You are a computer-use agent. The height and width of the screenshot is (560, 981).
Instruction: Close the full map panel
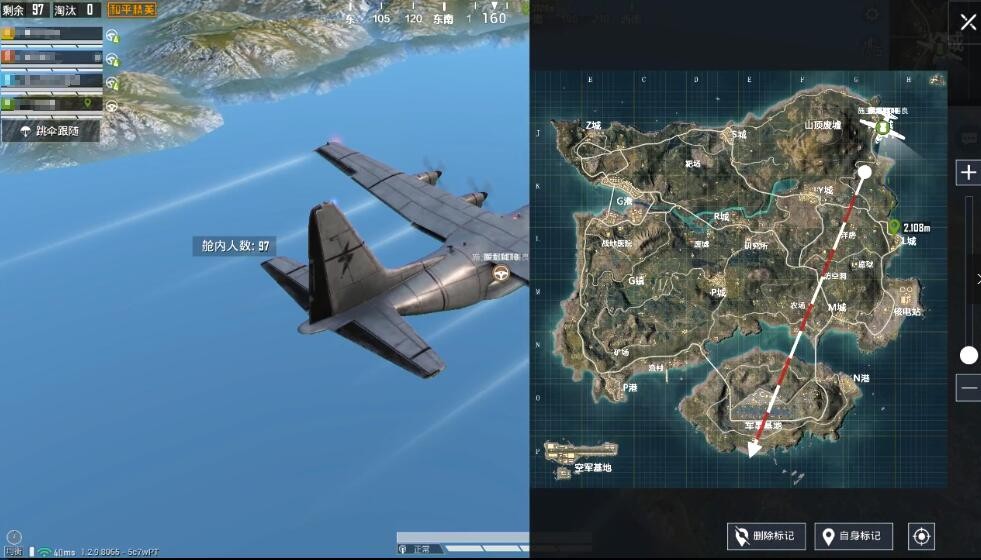point(968,22)
